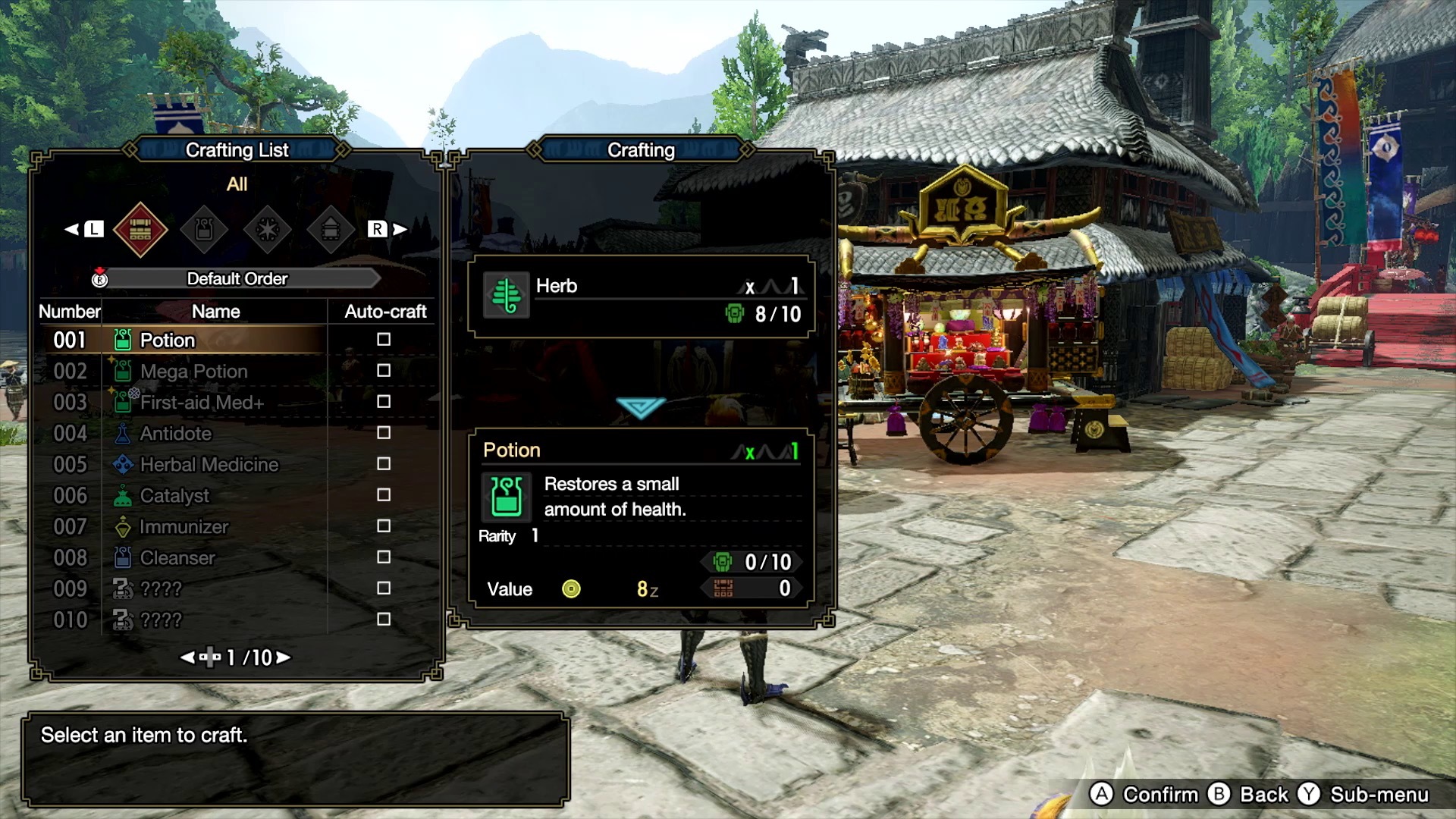Pick the Cleanser recipe row
The image size is (1456, 819).
click(177, 557)
